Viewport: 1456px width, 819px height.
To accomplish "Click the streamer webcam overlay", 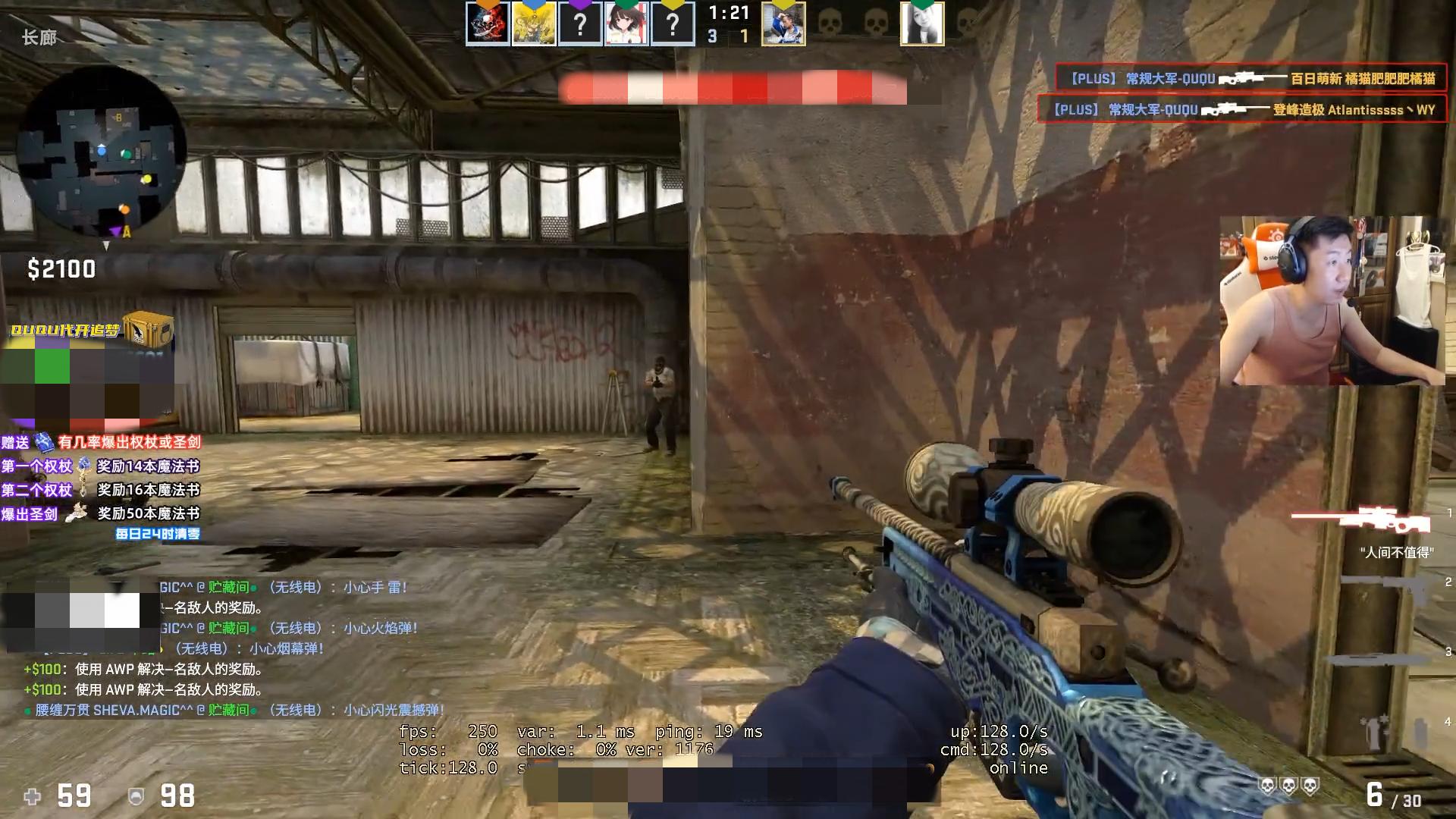I will 1332,300.
